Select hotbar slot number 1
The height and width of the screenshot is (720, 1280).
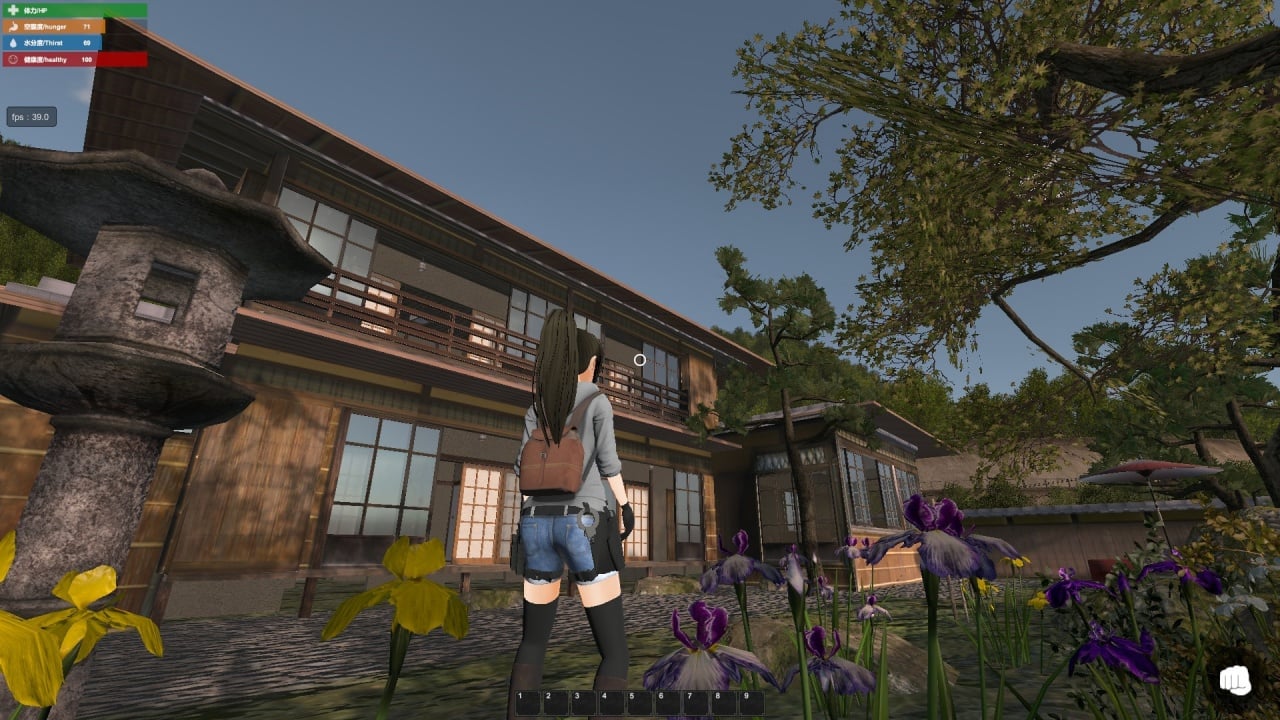pos(527,703)
